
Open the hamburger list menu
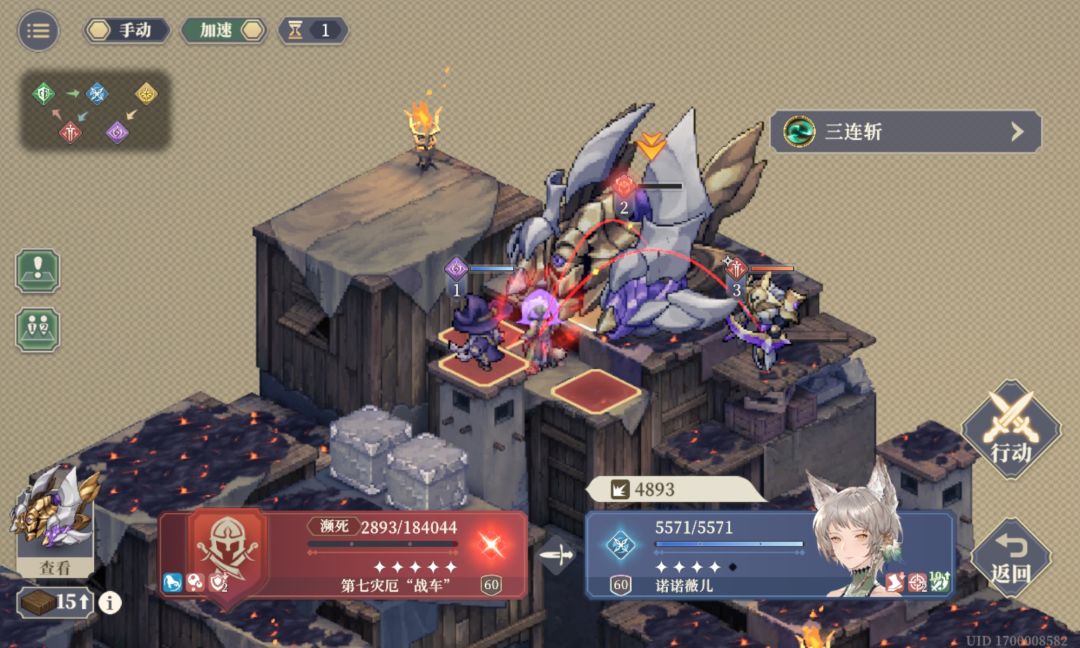[38, 30]
